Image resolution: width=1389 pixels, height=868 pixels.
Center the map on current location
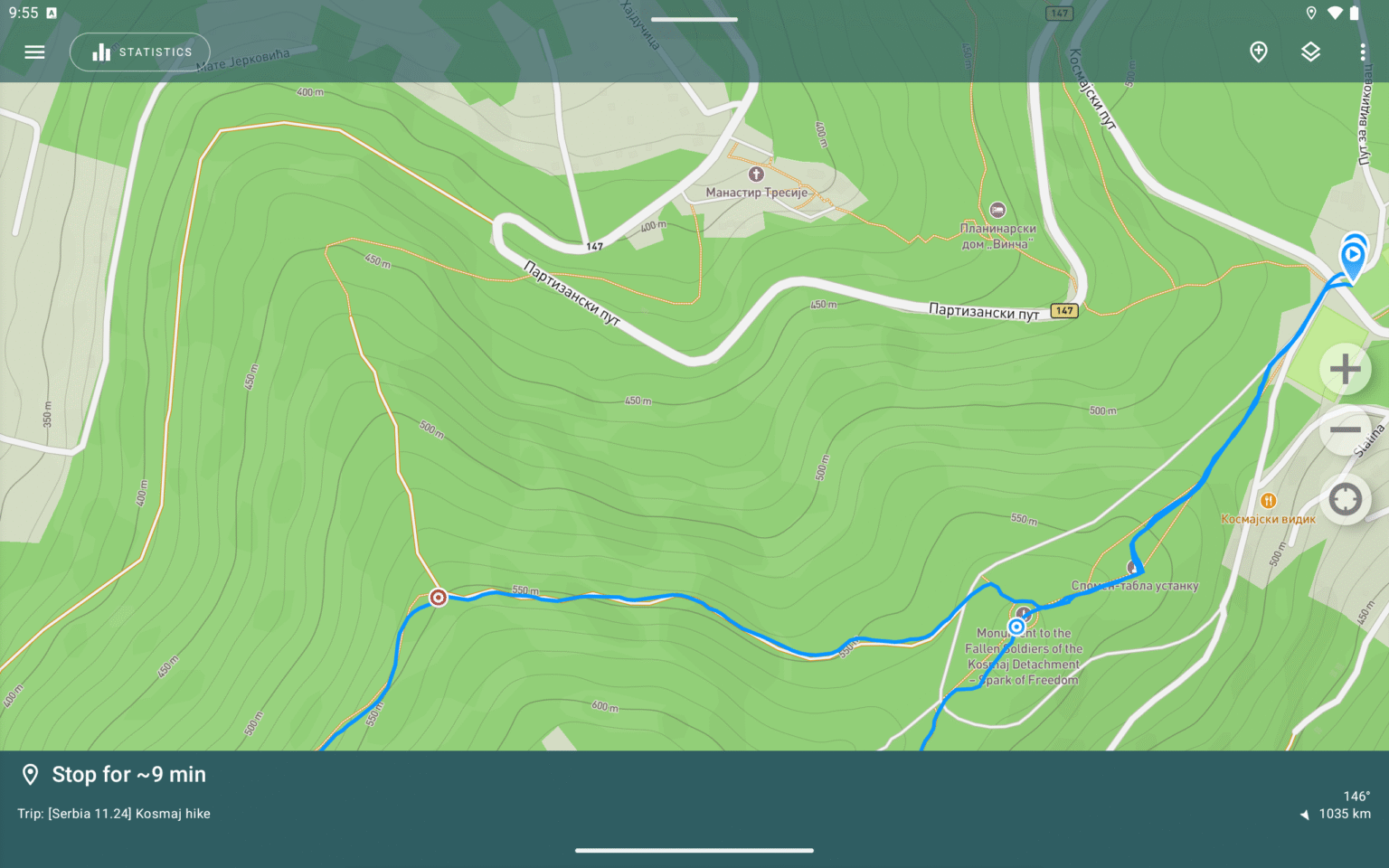coord(1345,499)
